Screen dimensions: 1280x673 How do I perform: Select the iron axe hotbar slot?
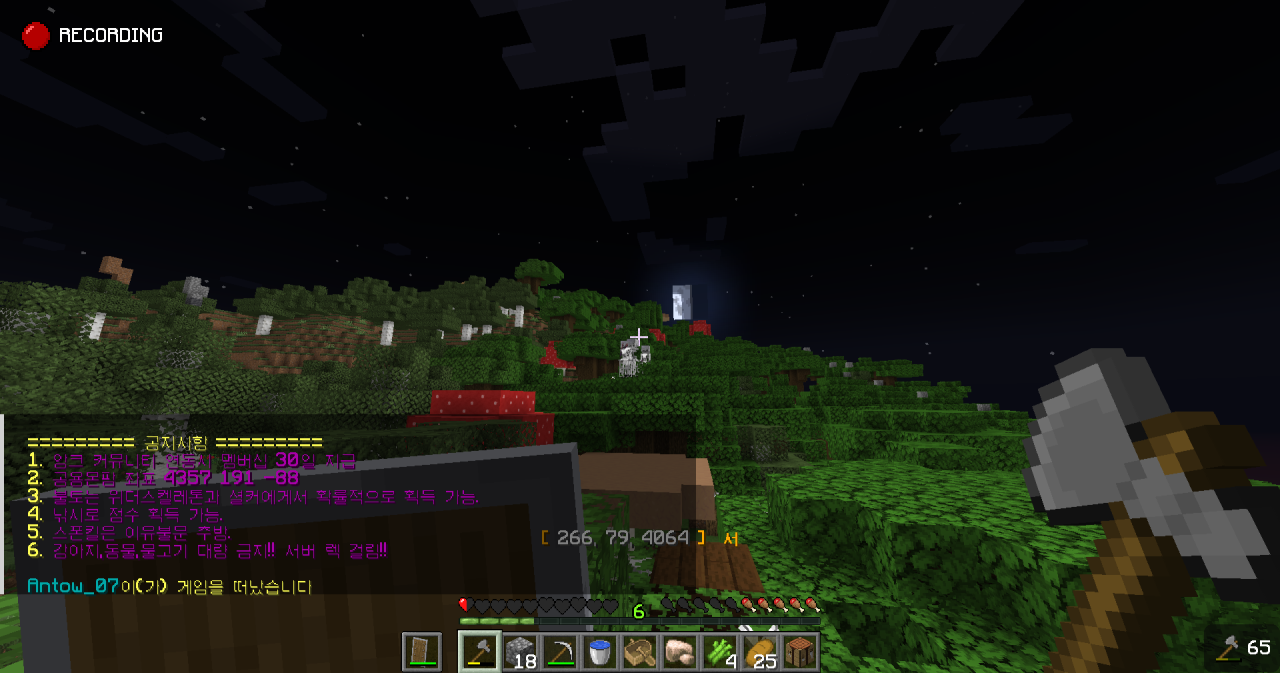[480, 652]
